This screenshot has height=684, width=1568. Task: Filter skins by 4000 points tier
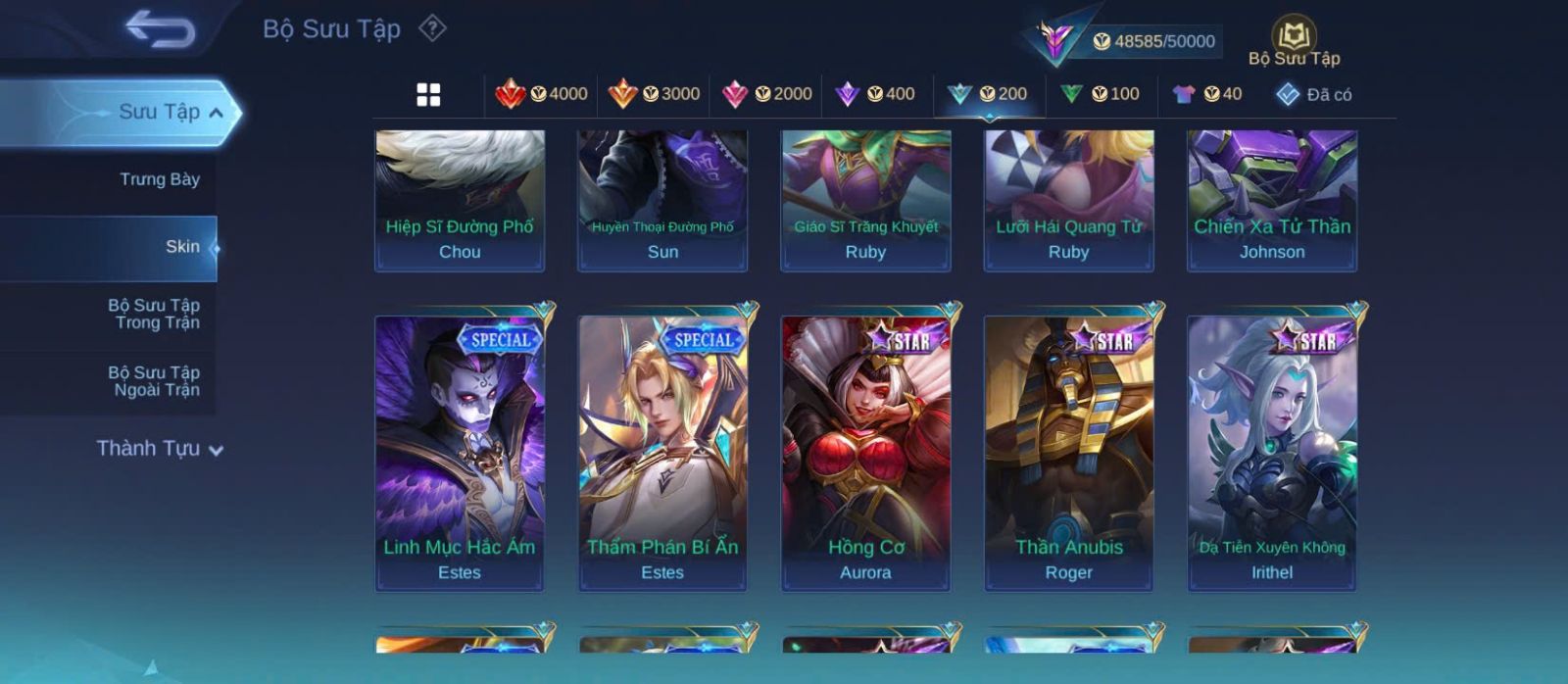542,94
